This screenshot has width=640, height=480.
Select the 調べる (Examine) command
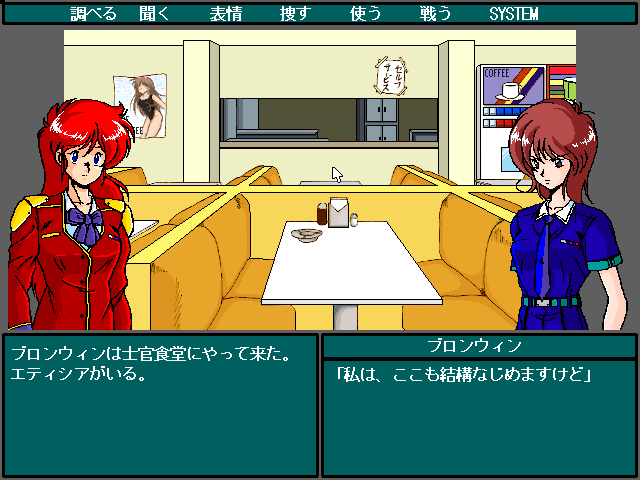(94, 14)
